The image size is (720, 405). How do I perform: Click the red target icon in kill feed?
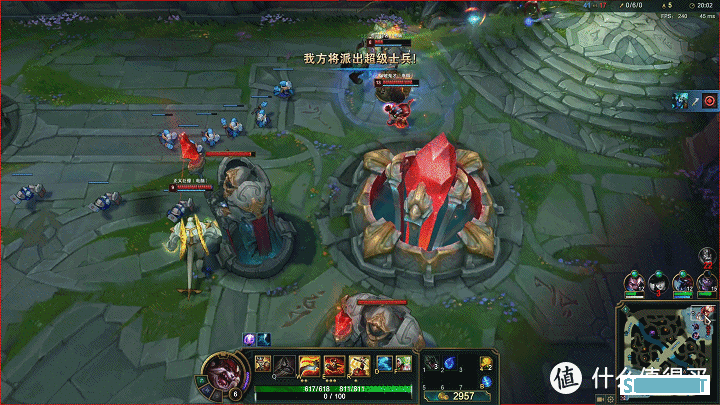pyautogui.click(x=708, y=100)
